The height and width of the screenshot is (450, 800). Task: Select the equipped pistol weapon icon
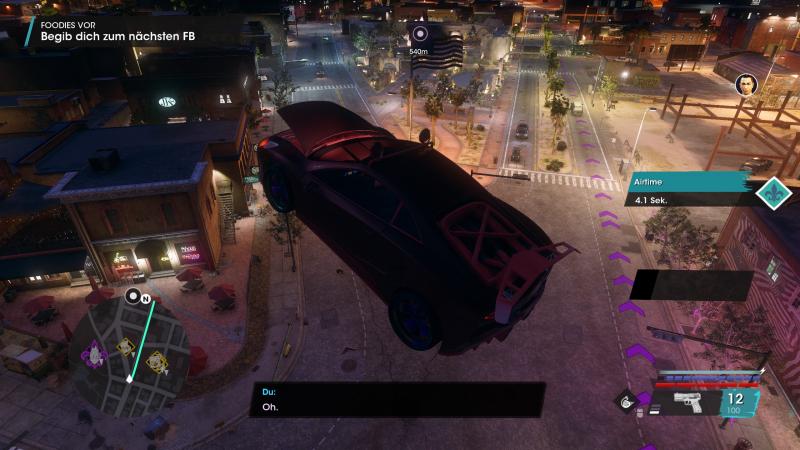(690, 402)
